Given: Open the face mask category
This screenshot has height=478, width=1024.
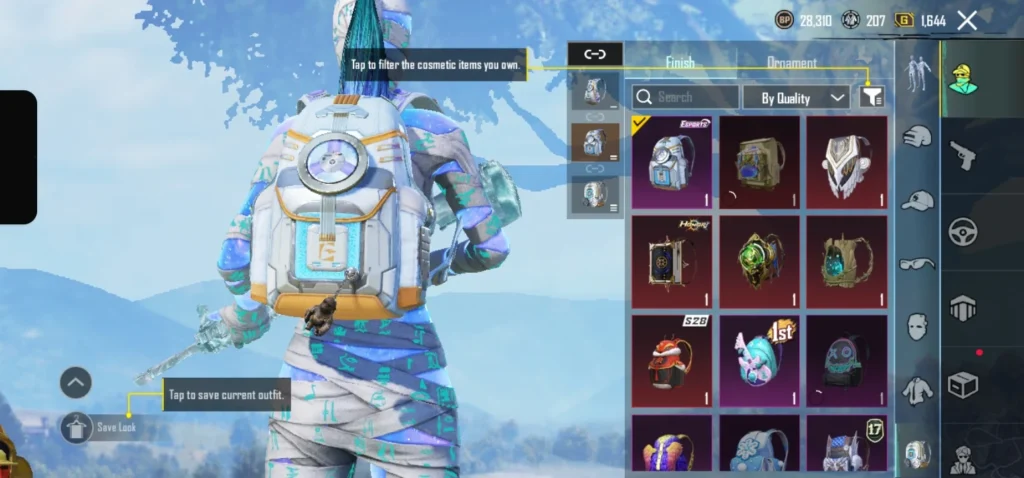Looking at the screenshot, I should point(917,327).
